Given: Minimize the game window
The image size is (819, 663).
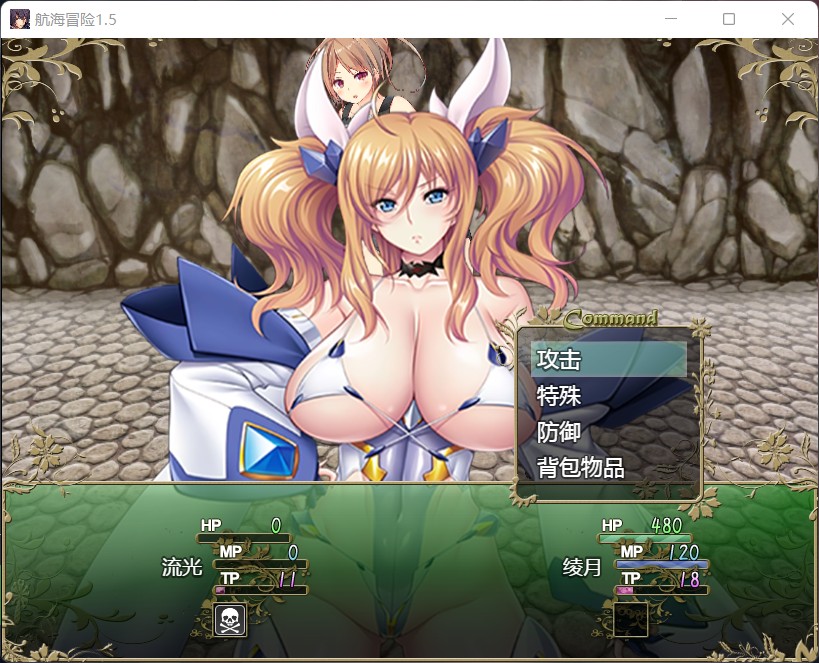Looking at the screenshot, I should pos(671,19).
